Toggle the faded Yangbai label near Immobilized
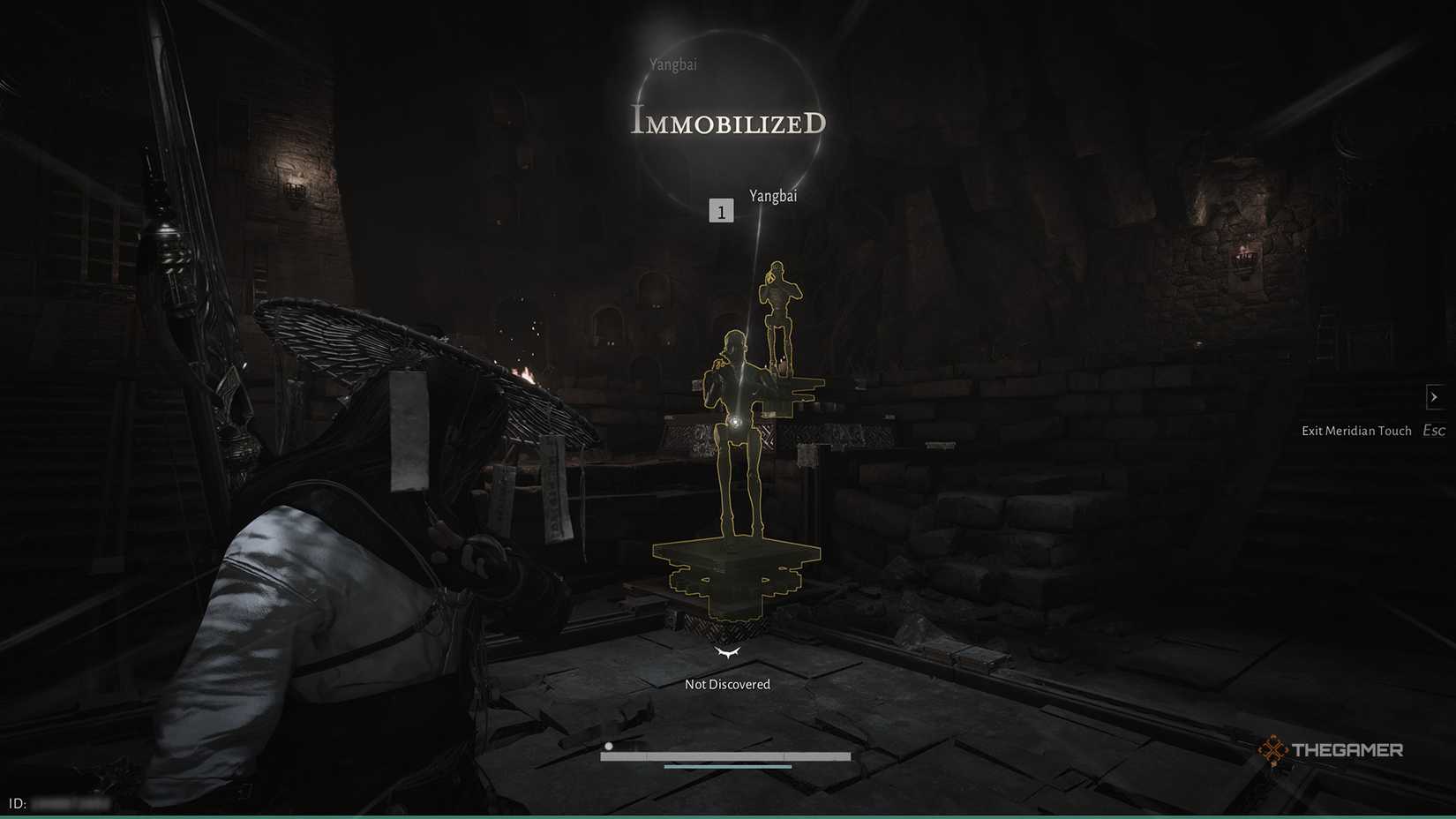This screenshot has width=1456, height=819. (x=672, y=64)
